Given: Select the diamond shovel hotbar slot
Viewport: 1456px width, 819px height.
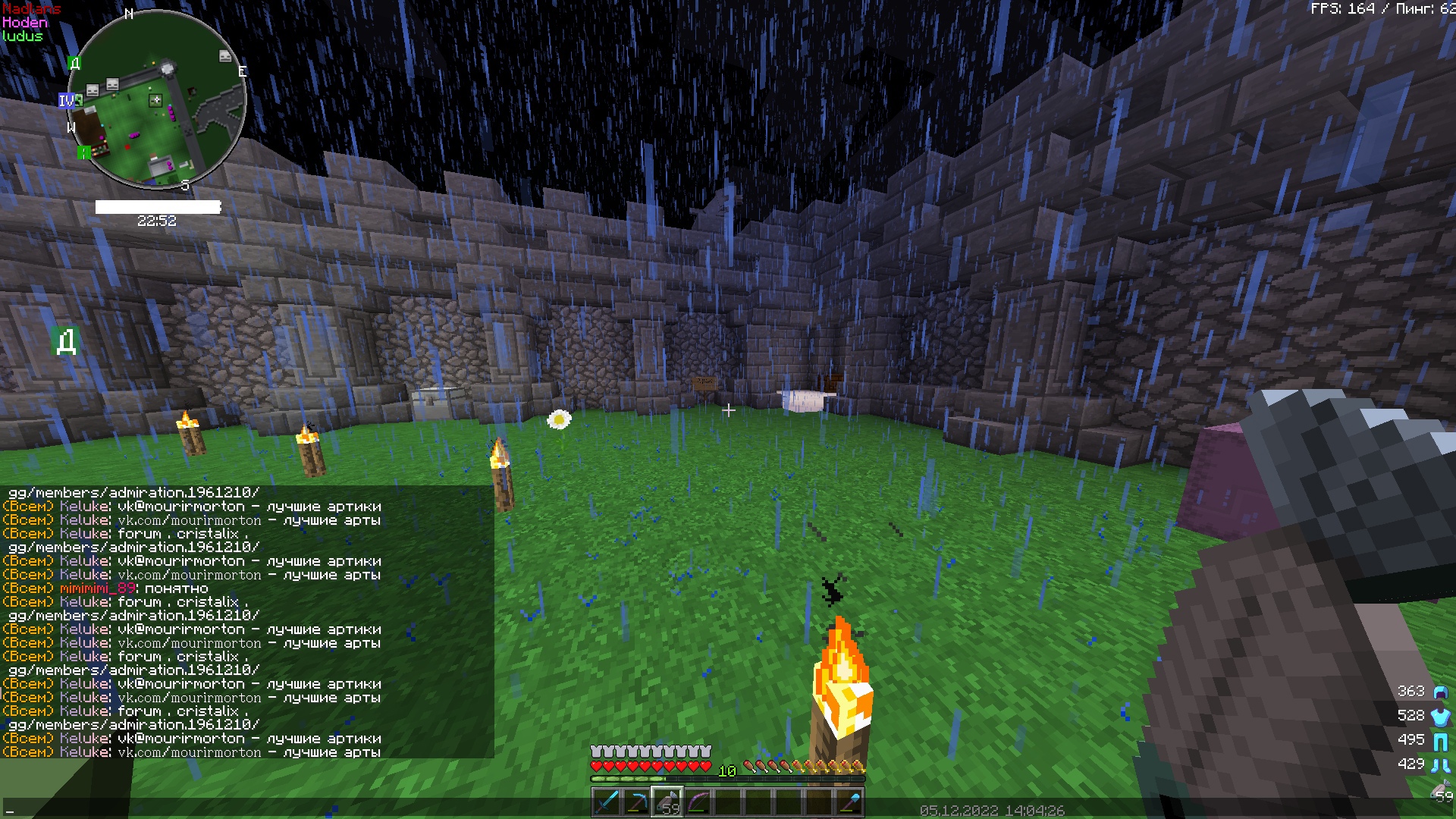Looking at the screenshot, I should coord(849,802).
